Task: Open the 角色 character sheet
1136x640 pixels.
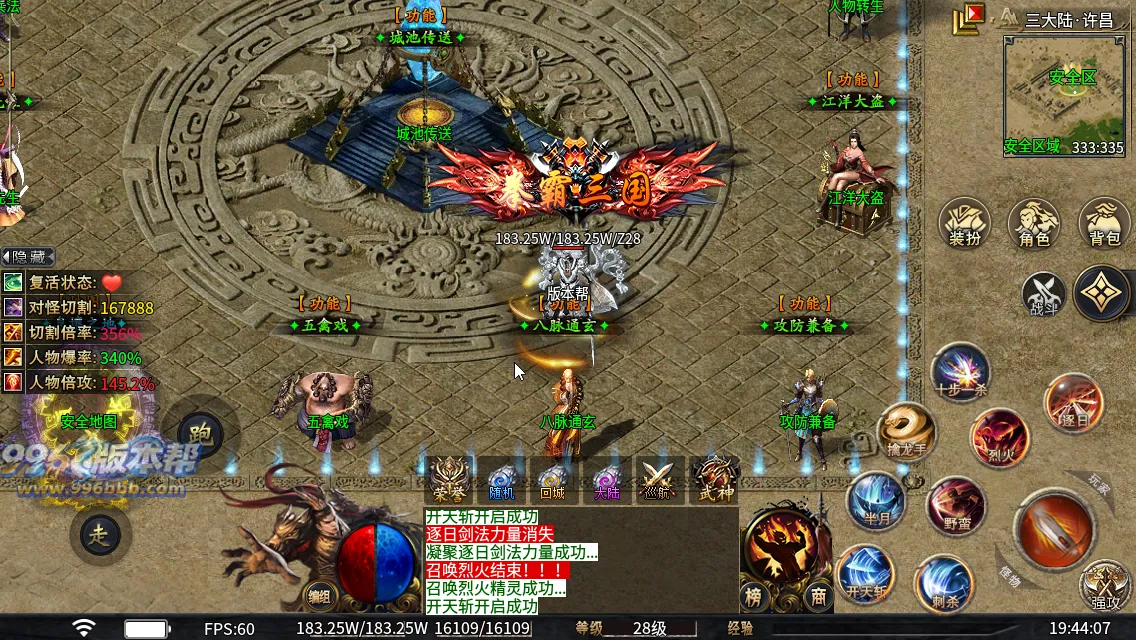Action: pos(1034,223)
